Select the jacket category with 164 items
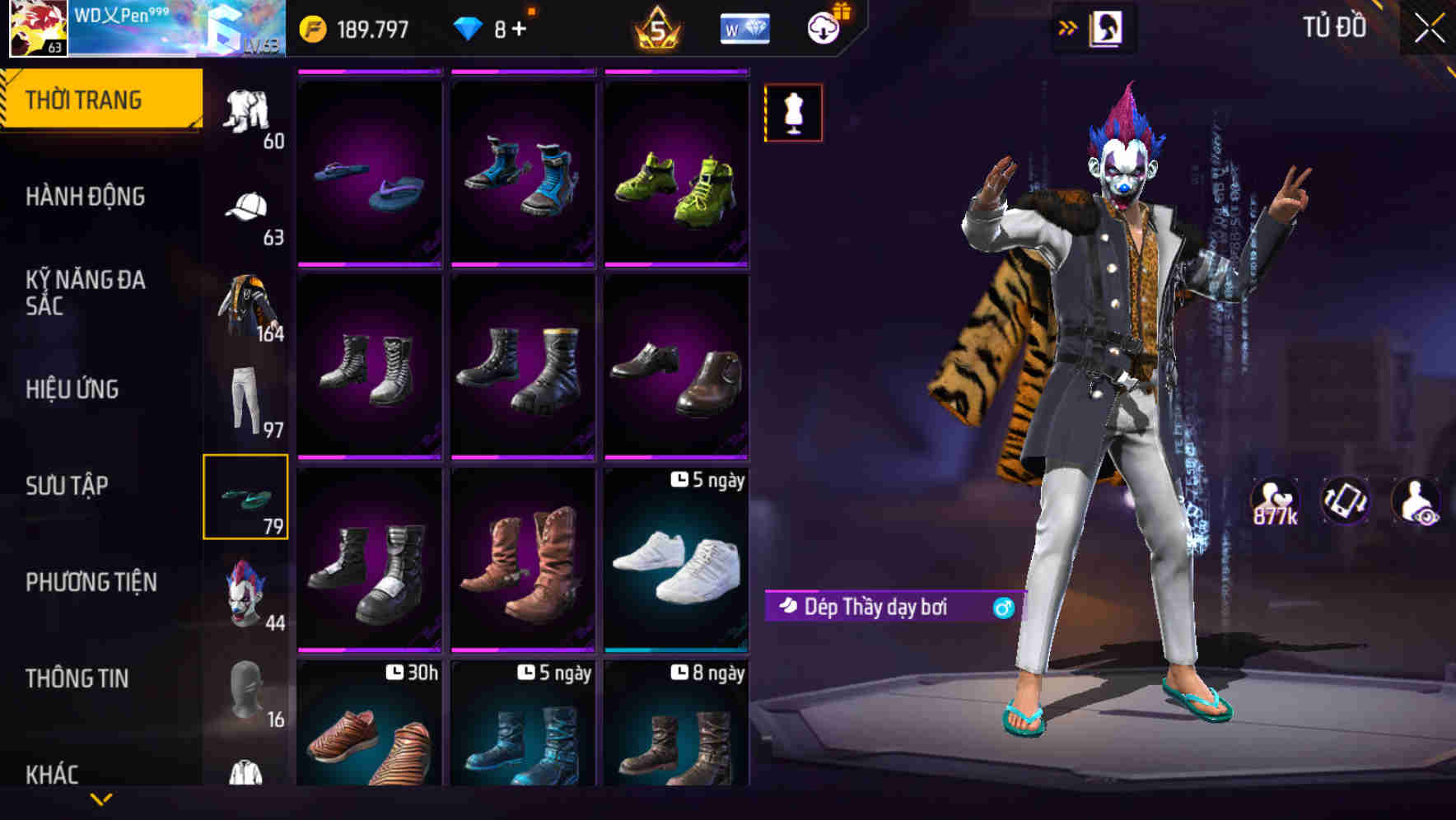 (246, 305)
